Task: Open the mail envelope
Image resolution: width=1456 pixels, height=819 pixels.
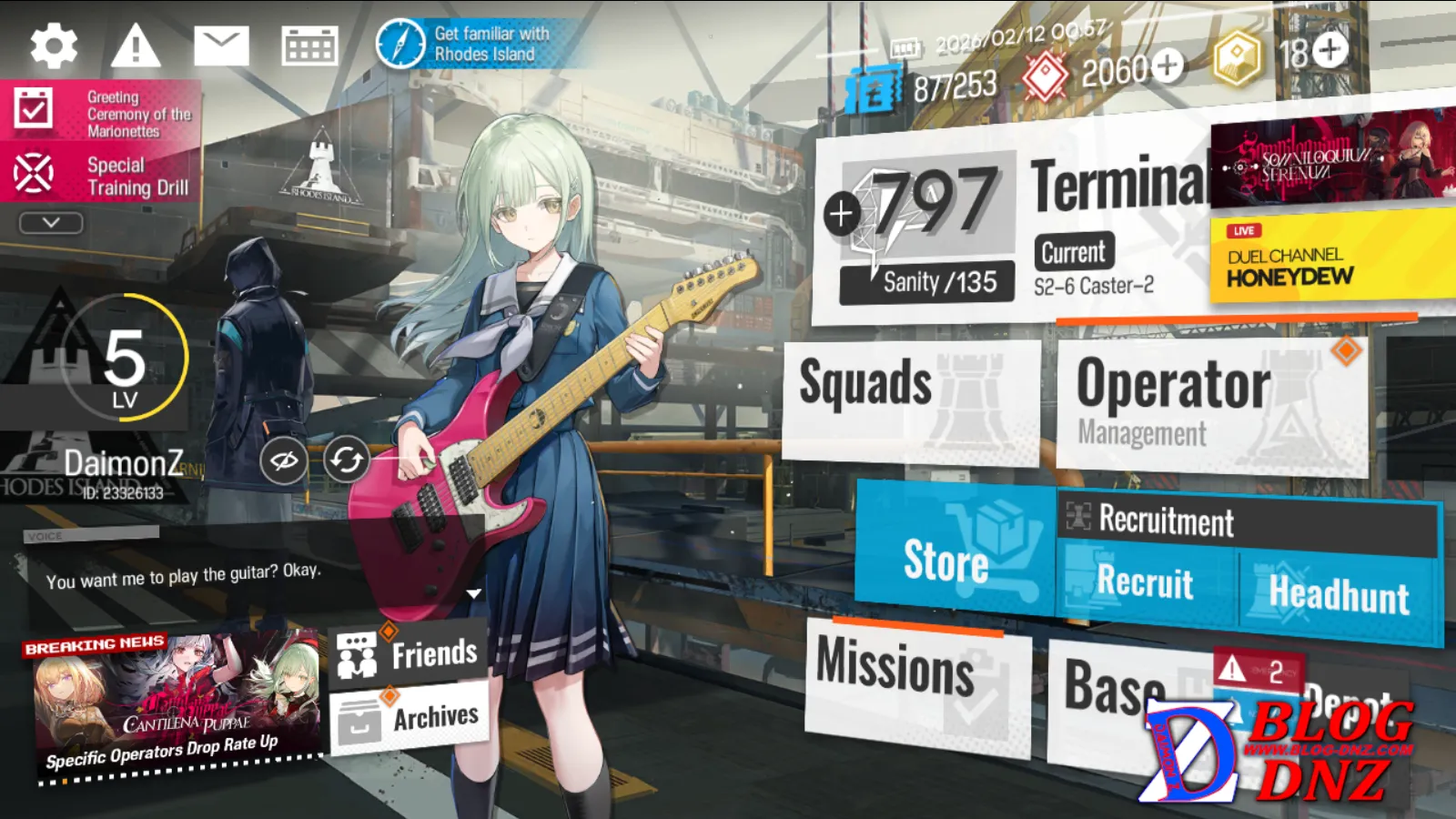Action: pos(221,46)
